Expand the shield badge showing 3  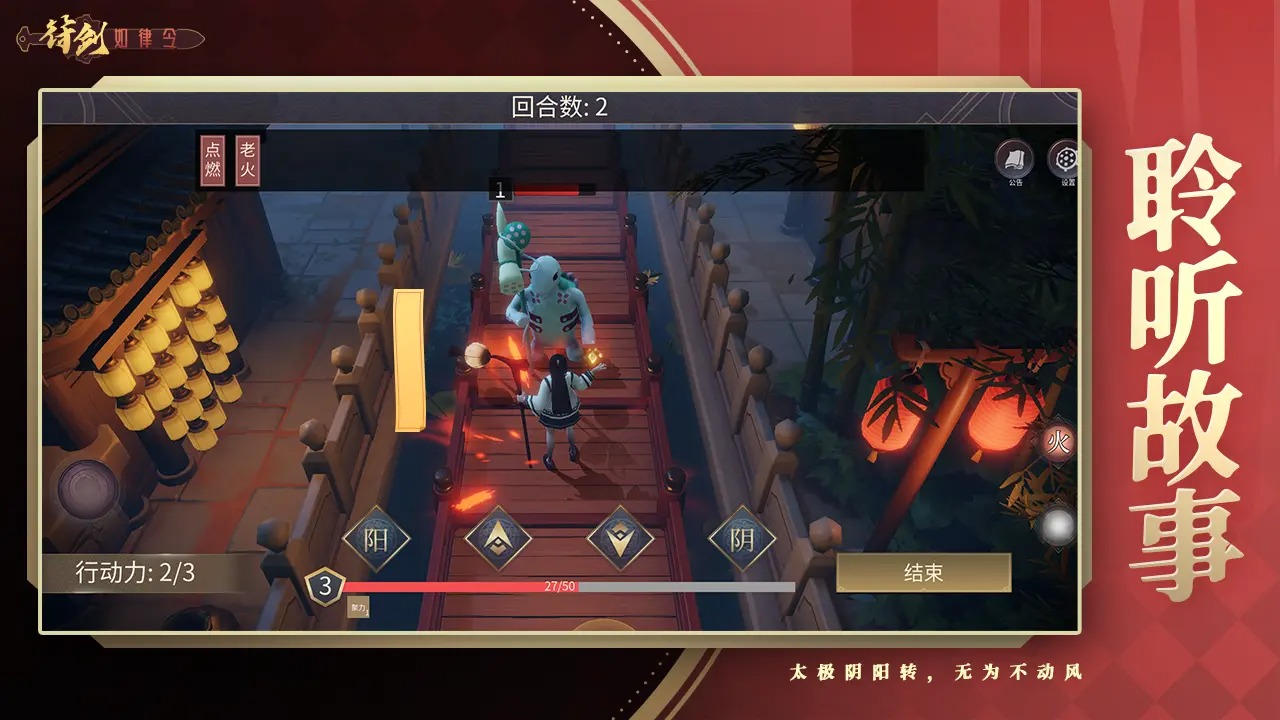[x=324, y=585]
